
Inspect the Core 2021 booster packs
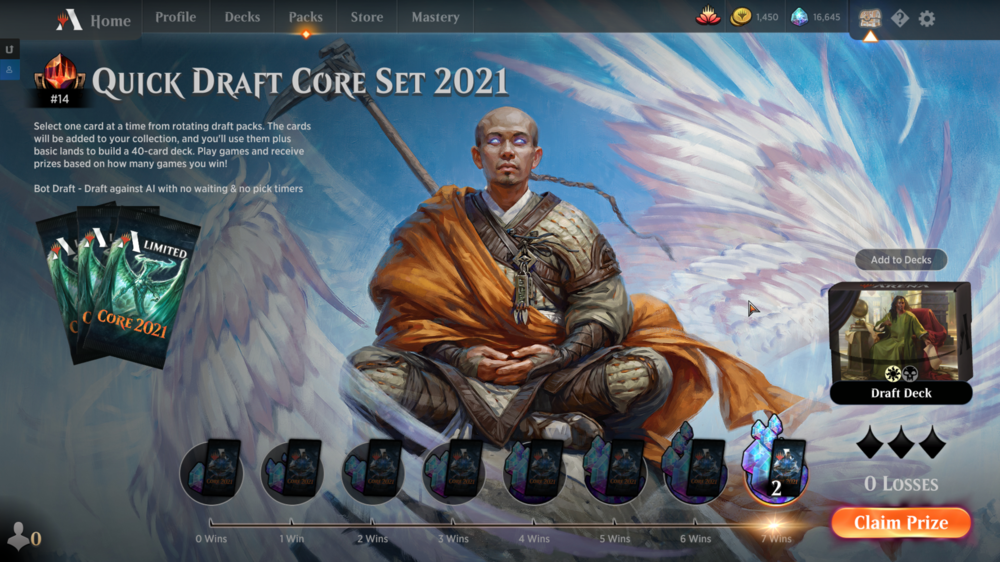118,285
